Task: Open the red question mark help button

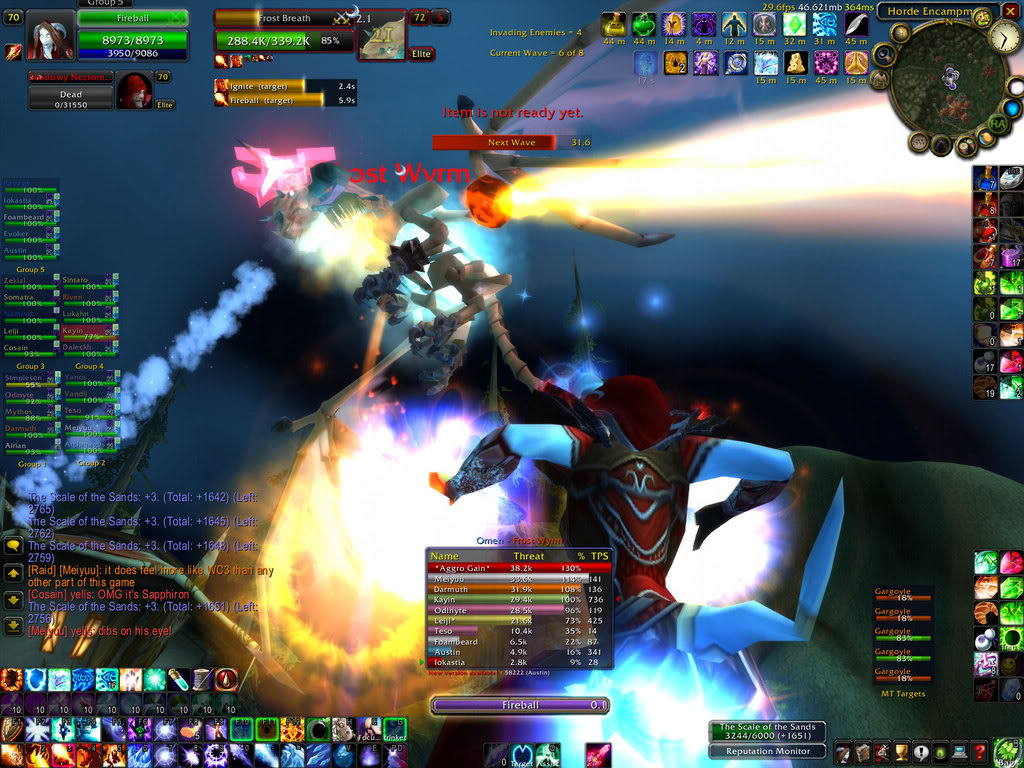Action: coord(980,752)
